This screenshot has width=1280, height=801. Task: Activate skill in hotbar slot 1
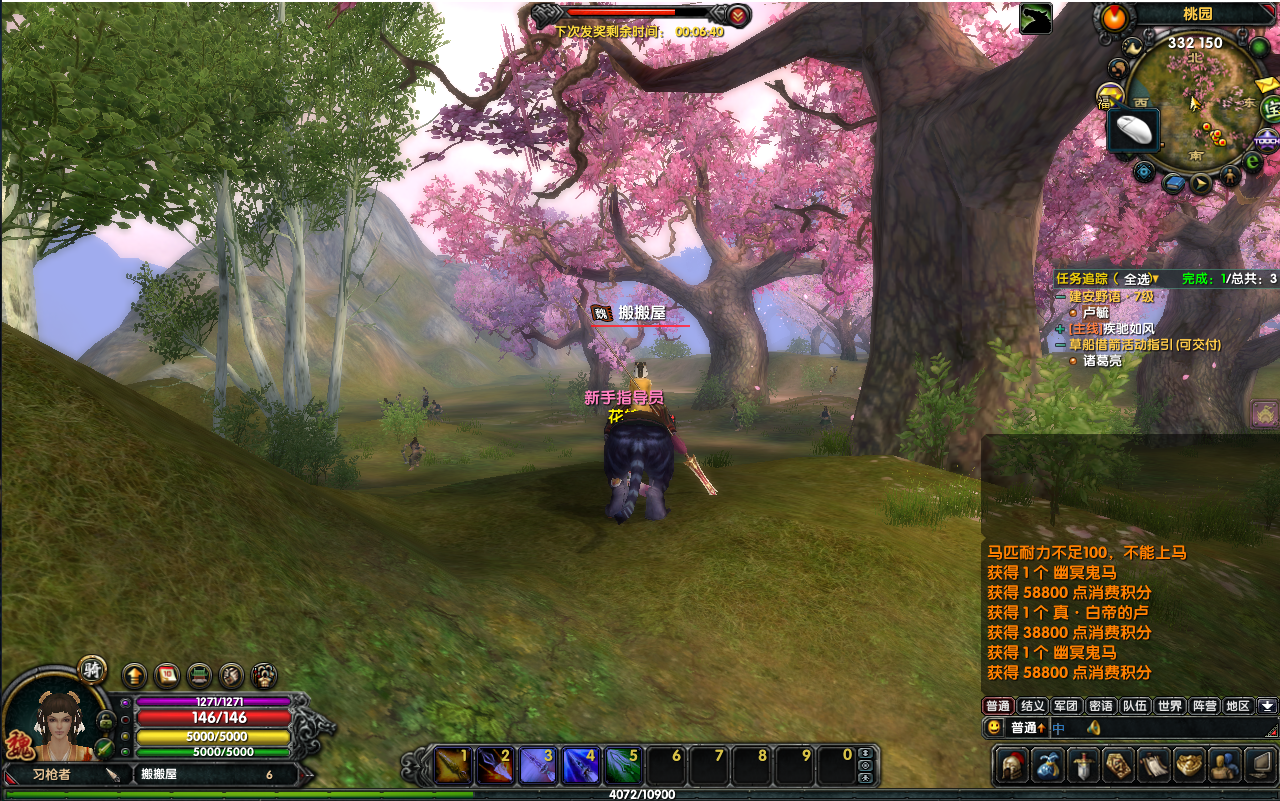click(x=452, y=765)
